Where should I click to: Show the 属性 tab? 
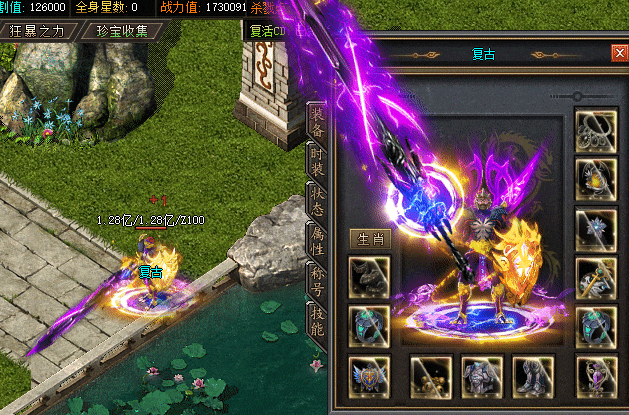[x=316, y=240]
